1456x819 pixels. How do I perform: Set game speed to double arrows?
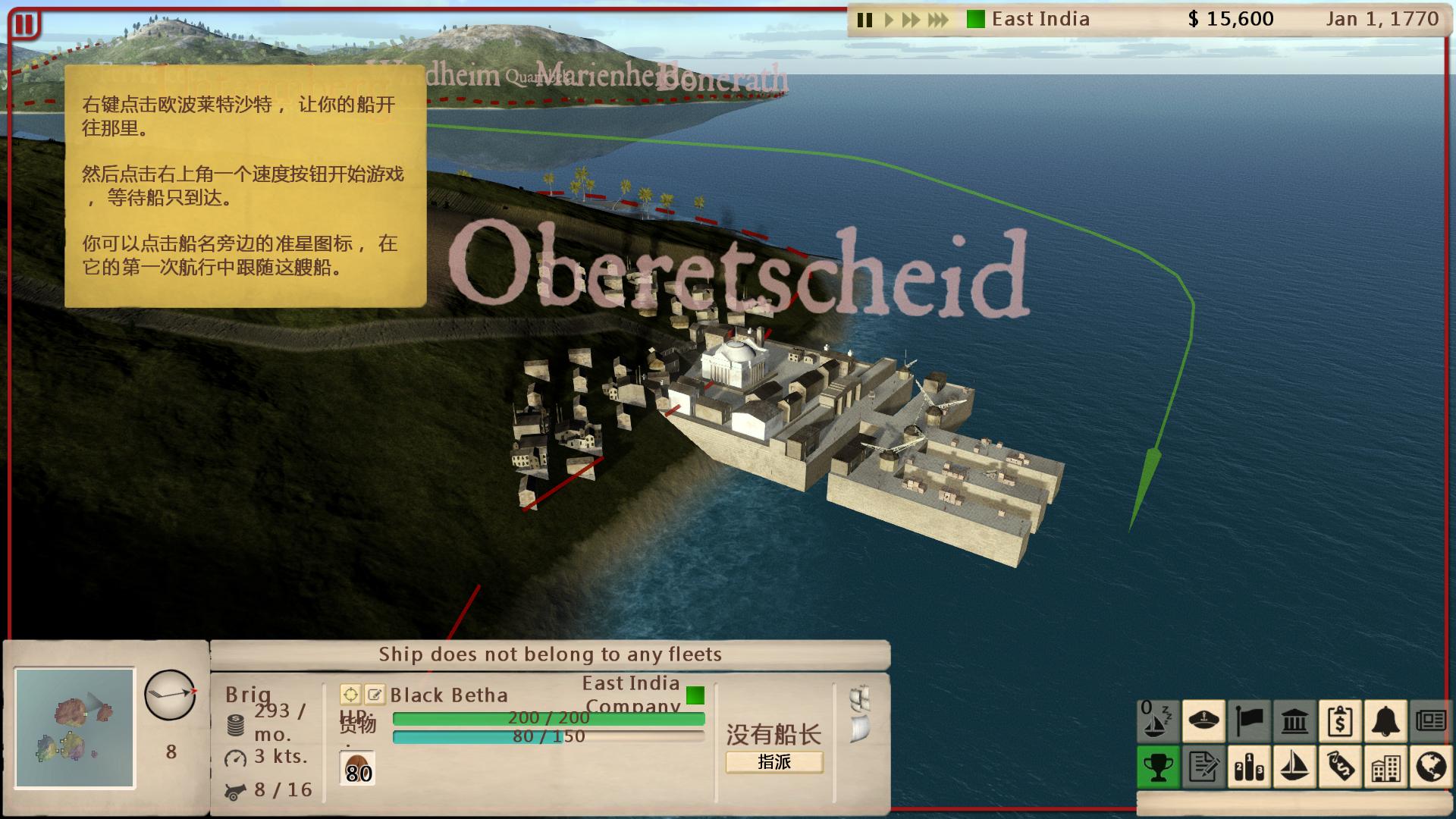(910, 20)
